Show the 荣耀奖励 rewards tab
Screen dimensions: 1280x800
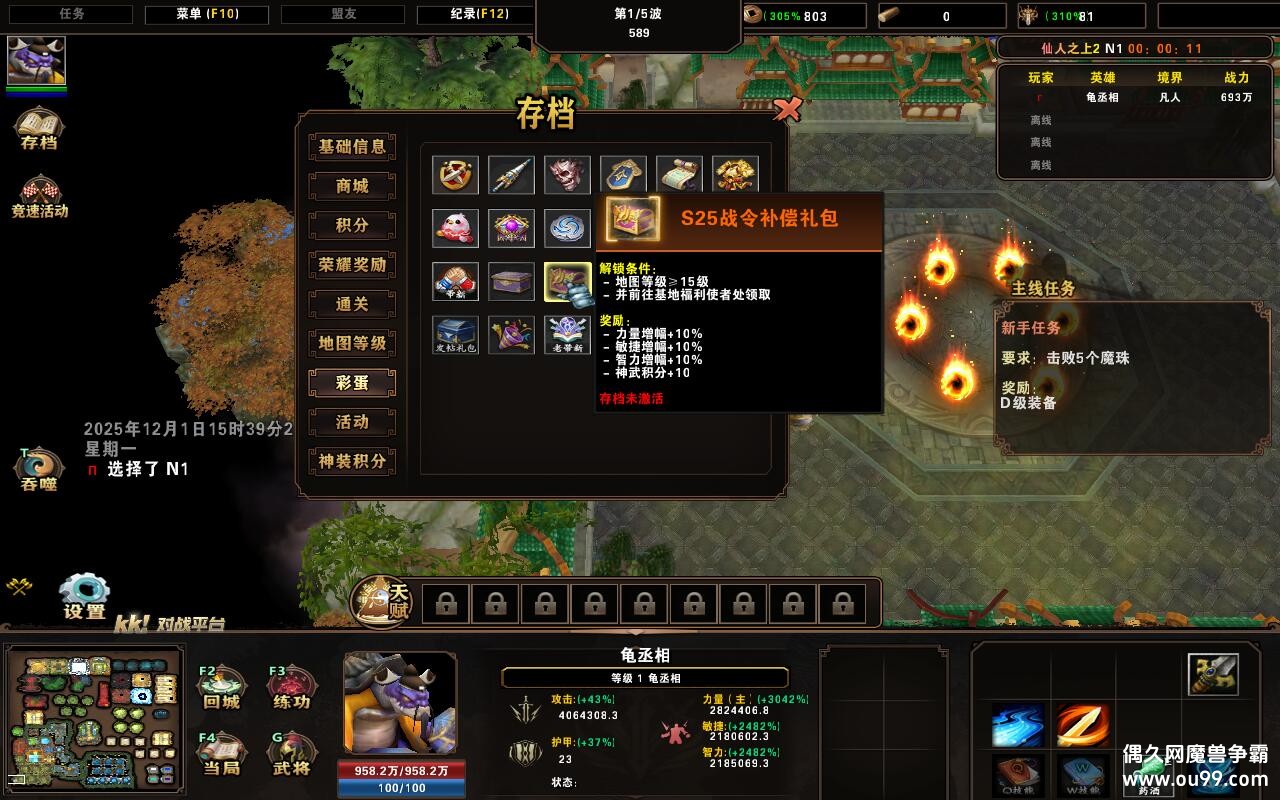tap(352, 265)
